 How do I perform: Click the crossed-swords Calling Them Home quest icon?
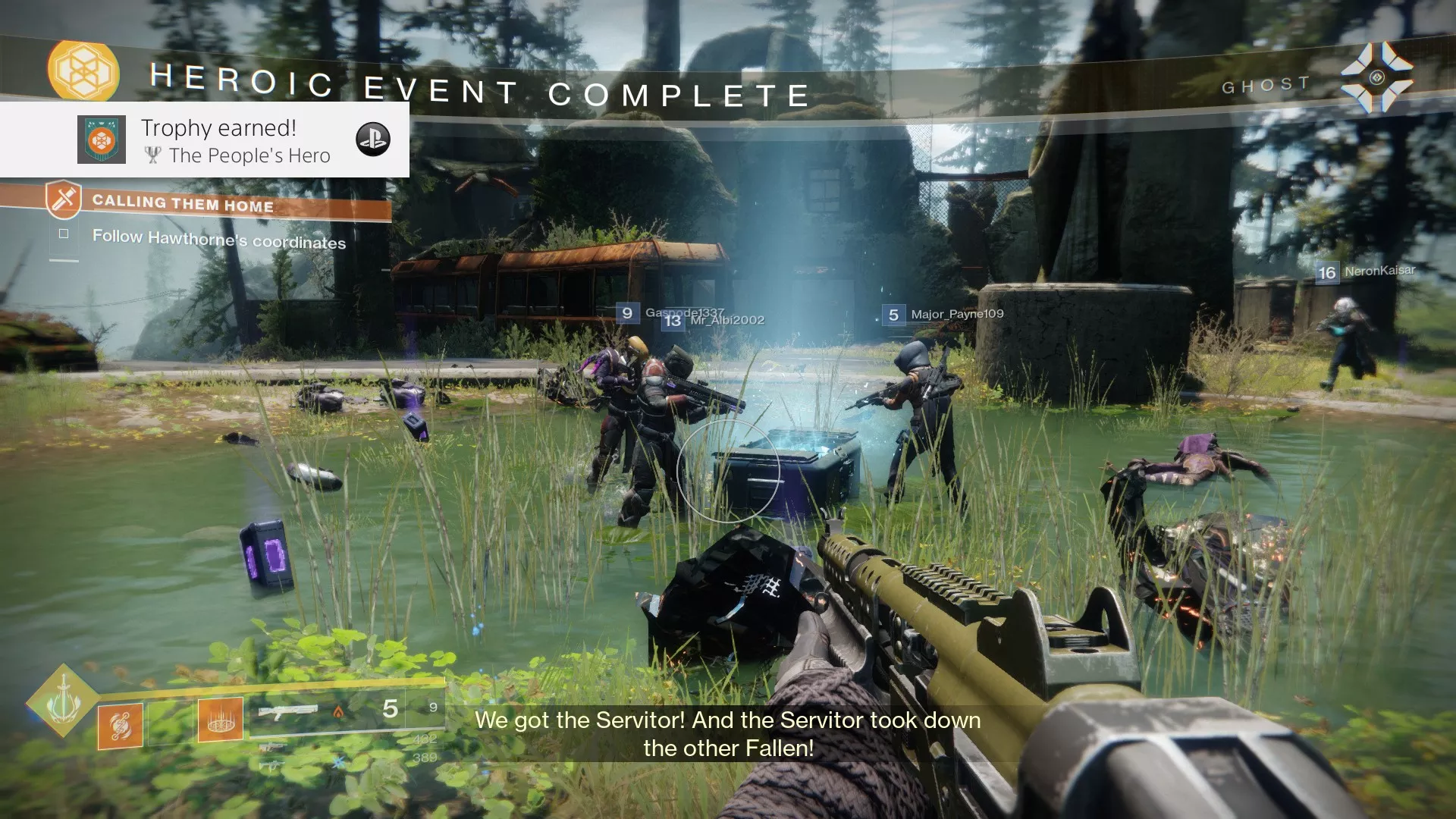pos(64,199)
